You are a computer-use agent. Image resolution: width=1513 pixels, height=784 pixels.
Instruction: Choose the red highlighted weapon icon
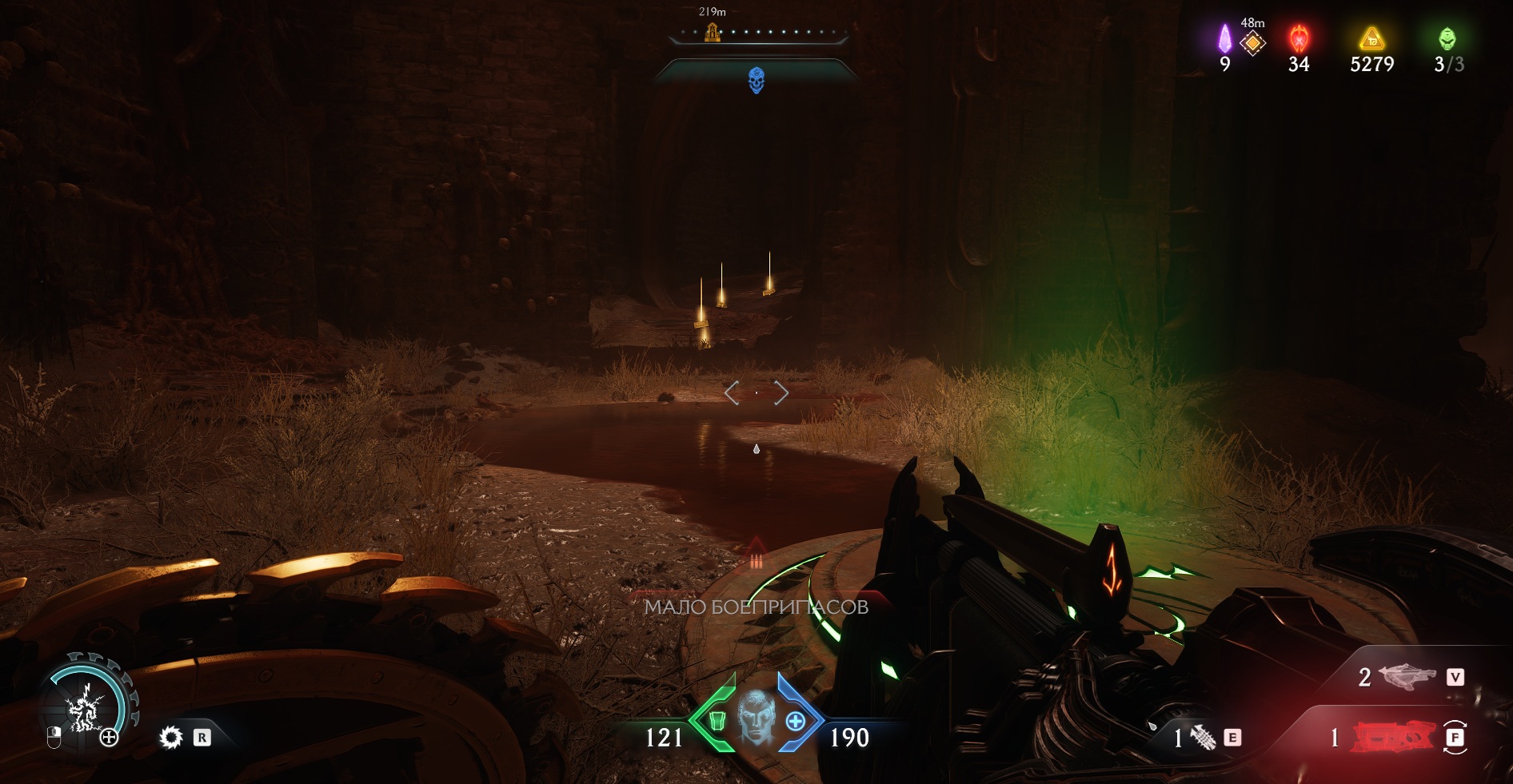click(x=1393, y=737)
